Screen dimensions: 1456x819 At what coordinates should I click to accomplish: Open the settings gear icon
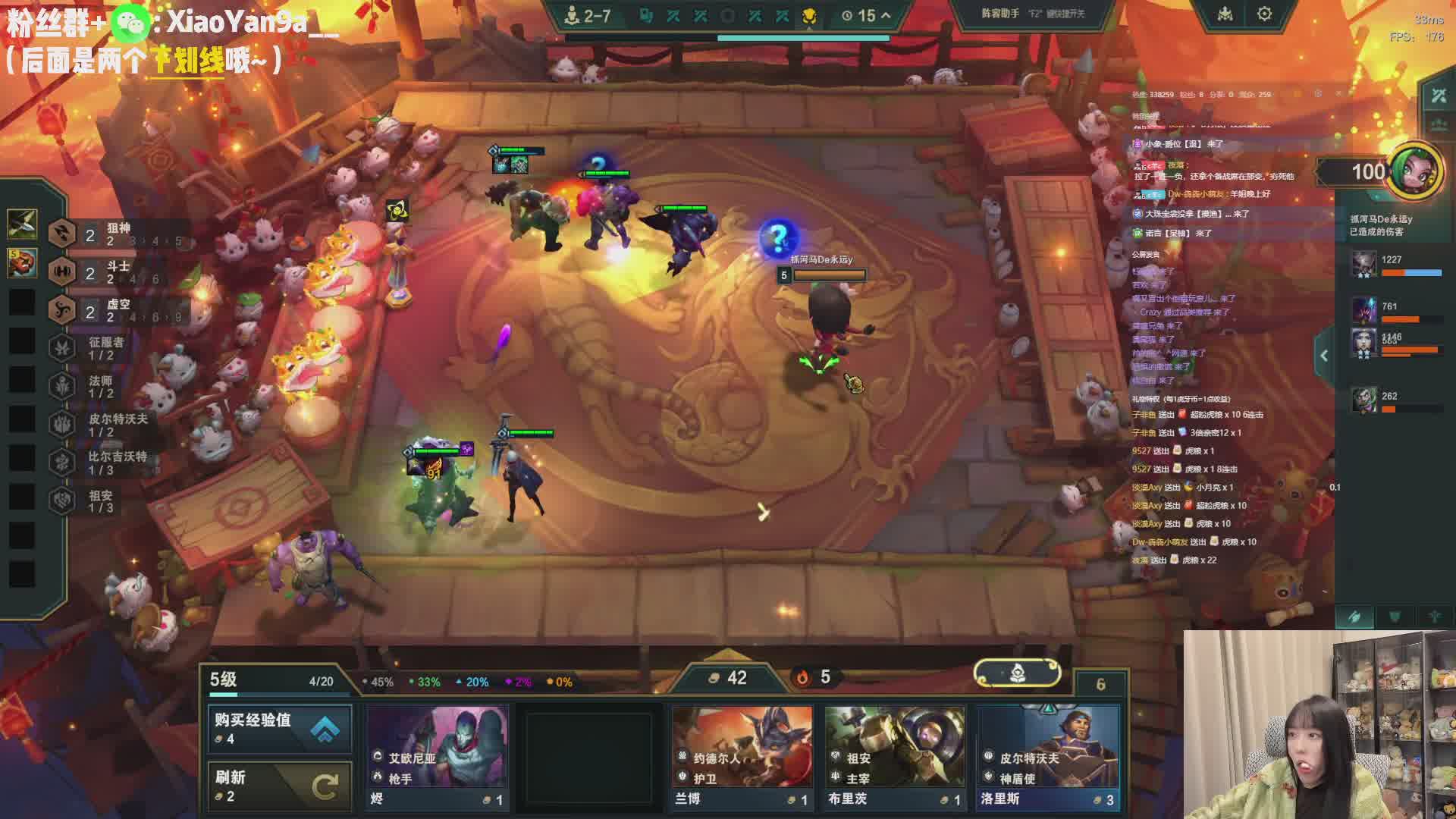(x=1264, y=14)
